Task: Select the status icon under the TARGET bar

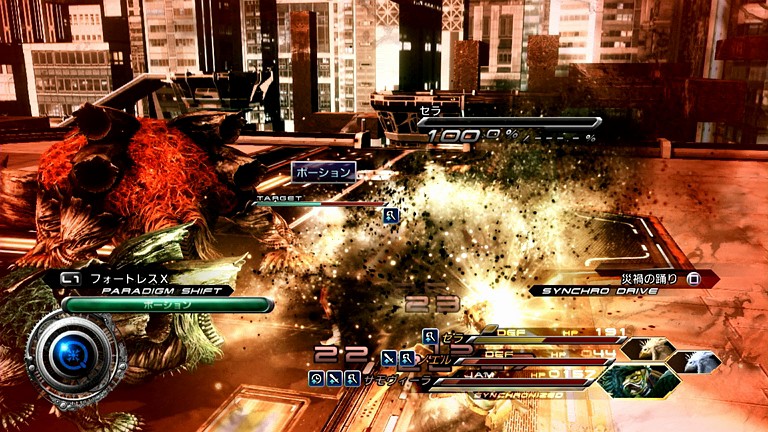Action: [x=392, y=215]
